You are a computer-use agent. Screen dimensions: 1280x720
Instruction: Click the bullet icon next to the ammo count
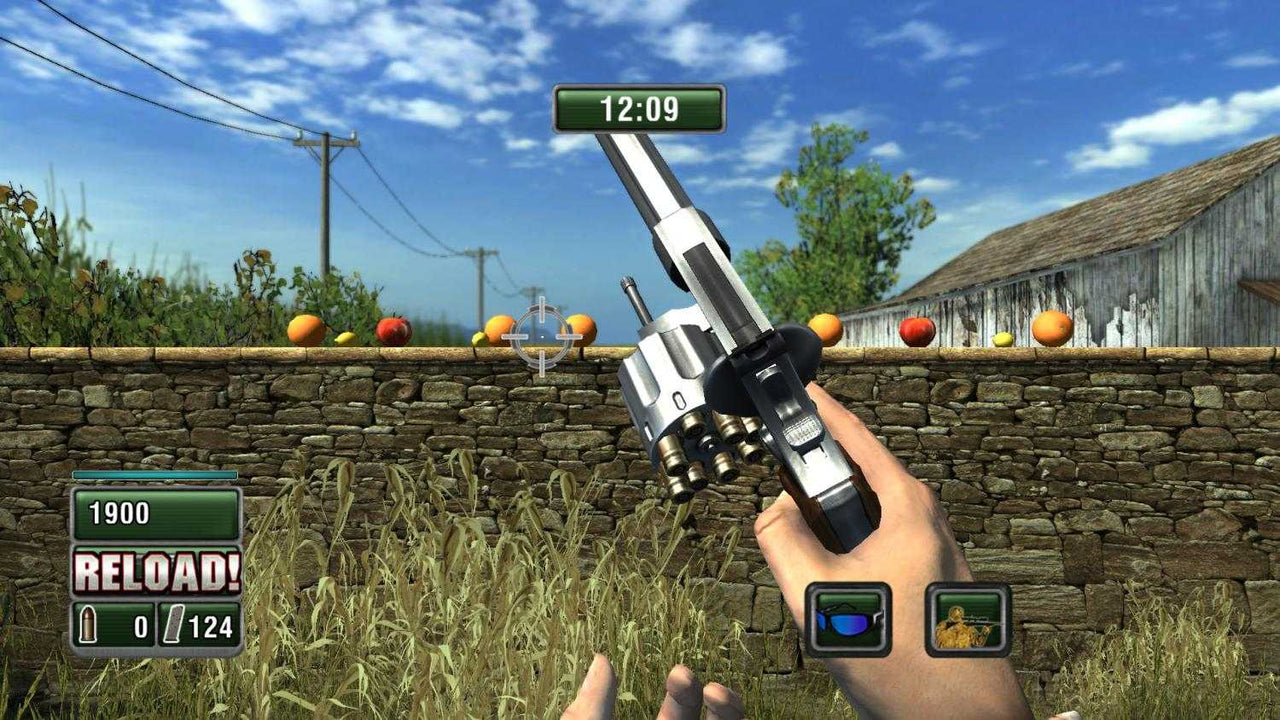[90, 622]
